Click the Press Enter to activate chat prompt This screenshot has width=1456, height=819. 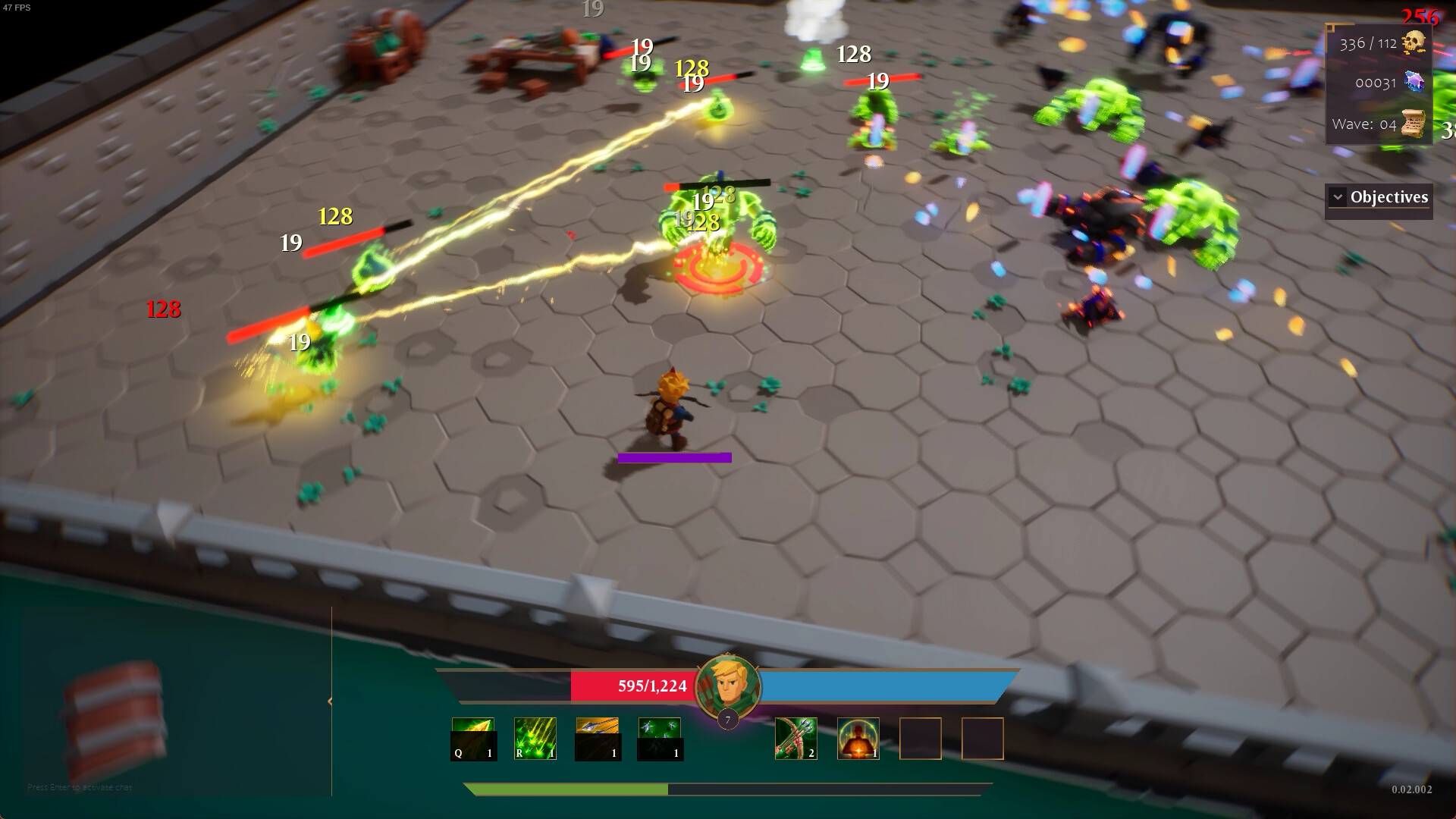80,787
